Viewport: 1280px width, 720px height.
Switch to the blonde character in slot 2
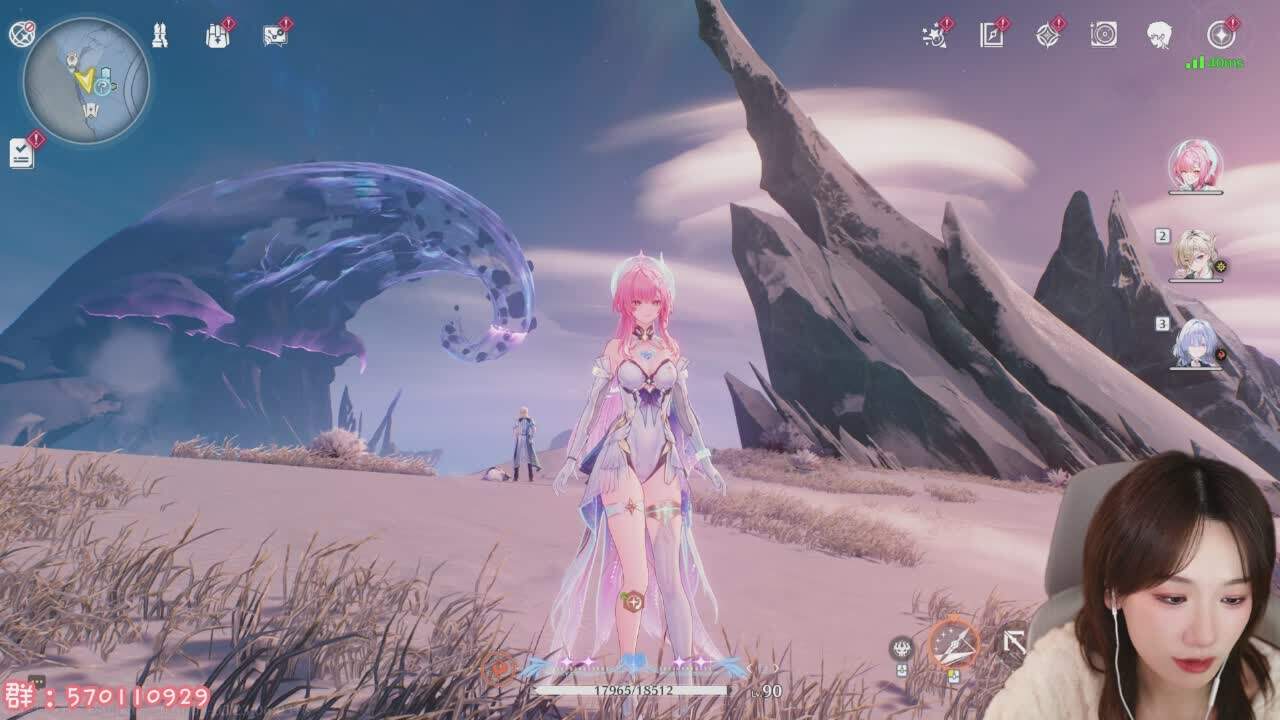coord(1195,255)
